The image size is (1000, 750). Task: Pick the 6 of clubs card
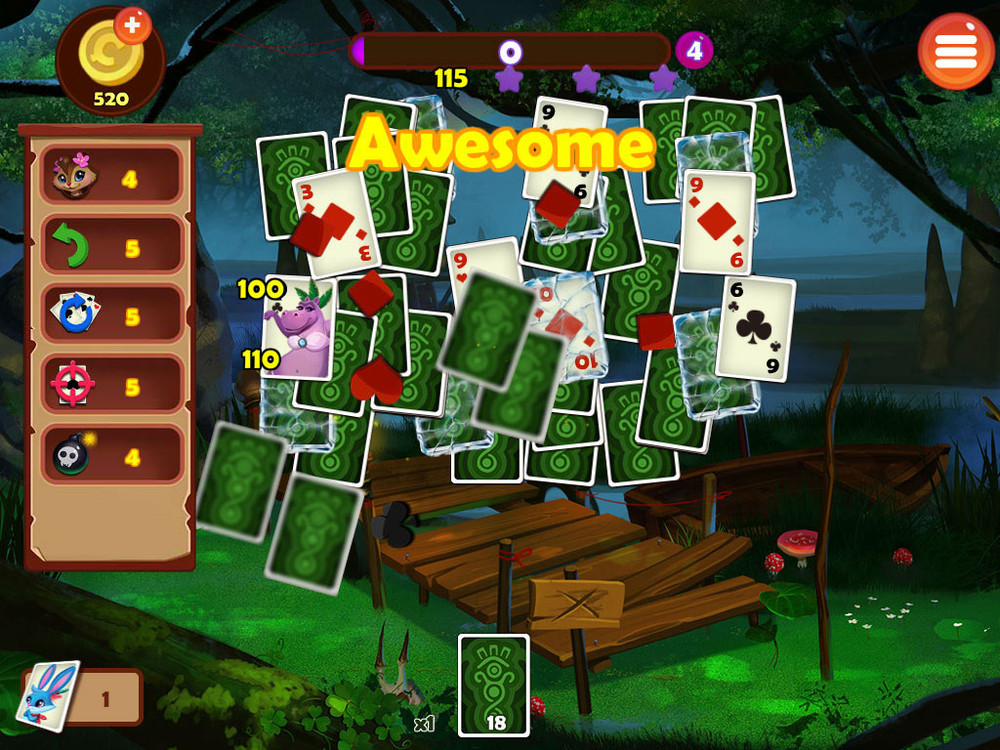pyautogui.click(x=756, y=329)
